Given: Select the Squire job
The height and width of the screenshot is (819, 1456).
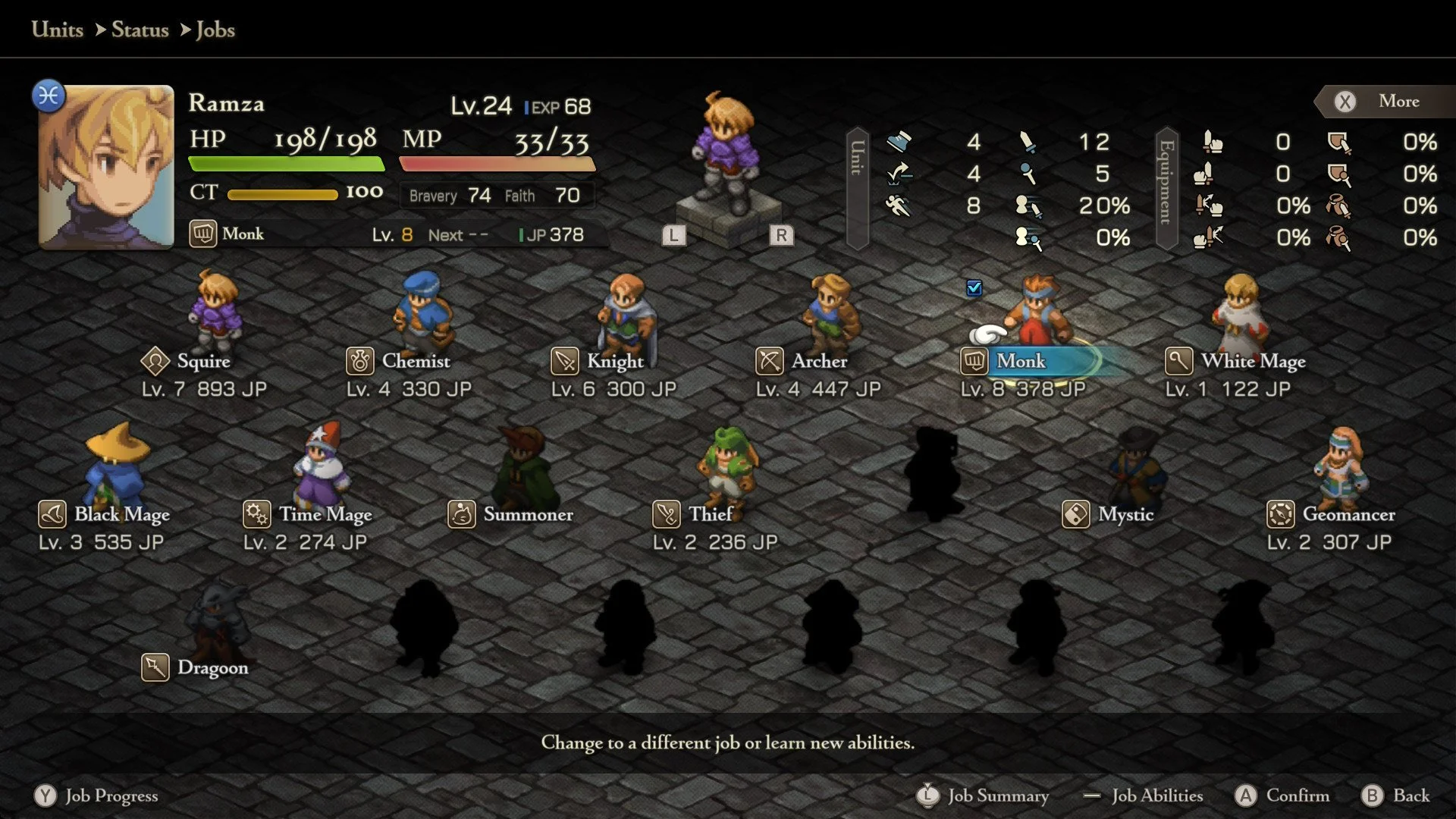Looking at the screenshot, I should click(x=202, y=361).
